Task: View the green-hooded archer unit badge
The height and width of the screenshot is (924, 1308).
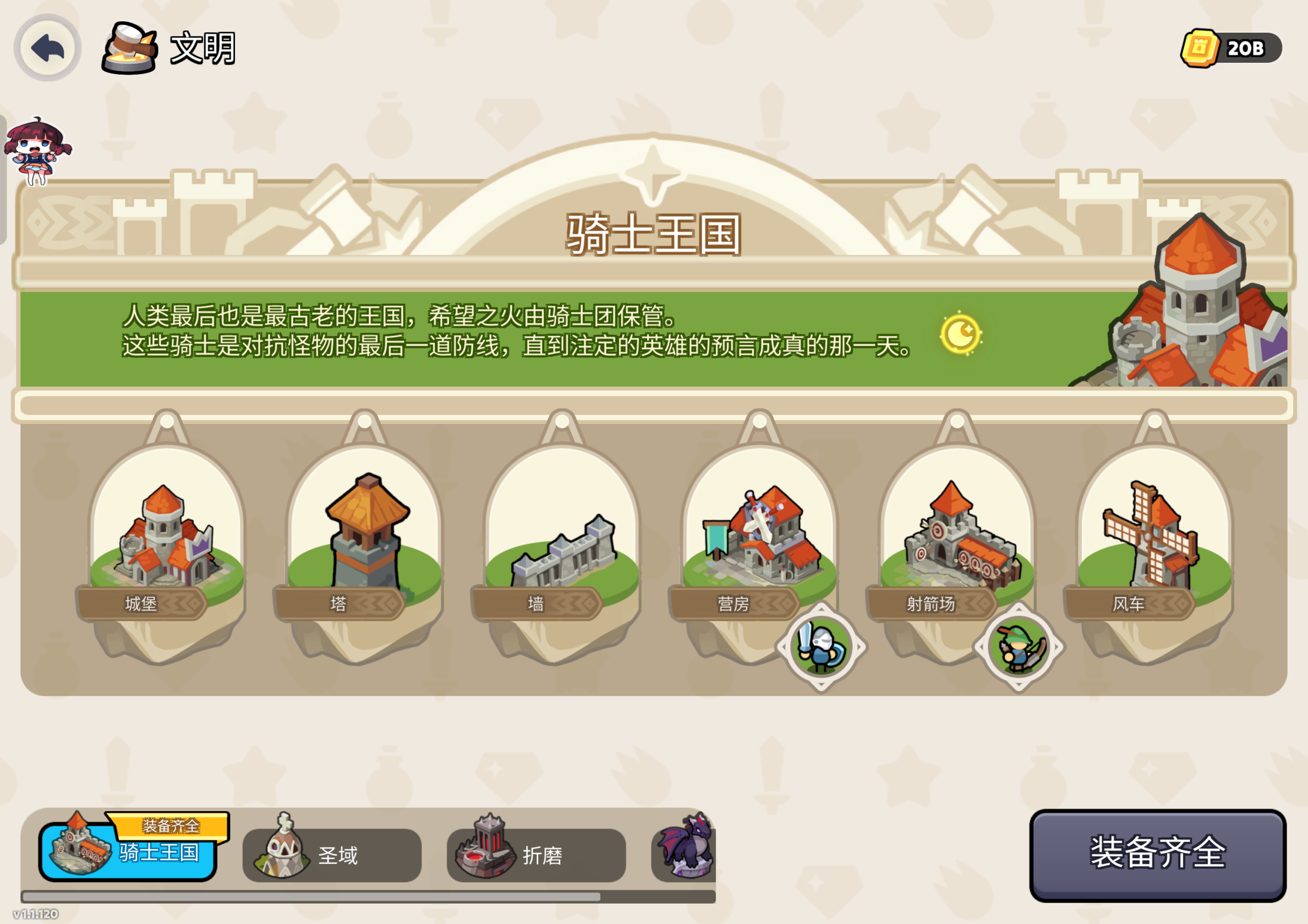Action: [1019, 647]
